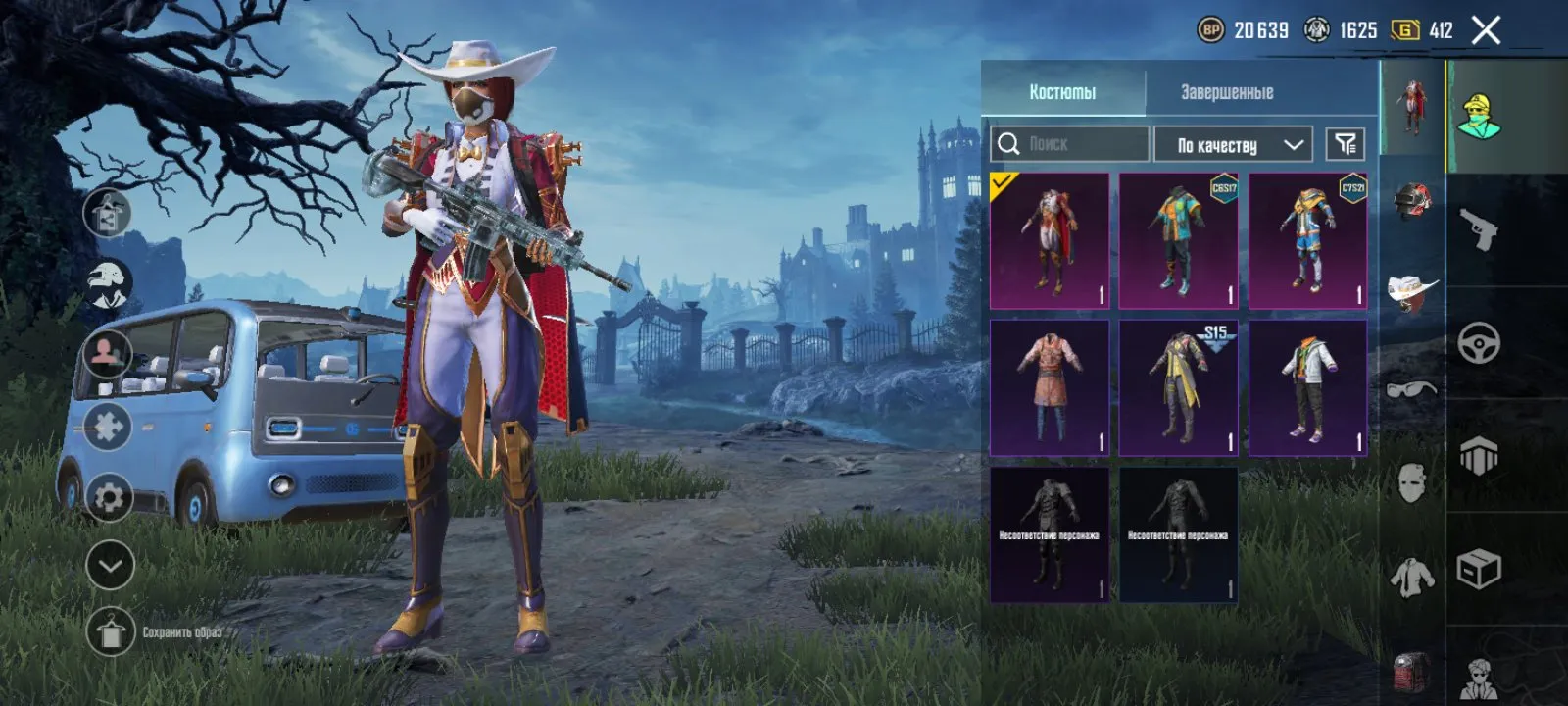This screenshot has width=1568, height=706.
Task: Collapse the left panel with the chevron
Action: [111, 564]
